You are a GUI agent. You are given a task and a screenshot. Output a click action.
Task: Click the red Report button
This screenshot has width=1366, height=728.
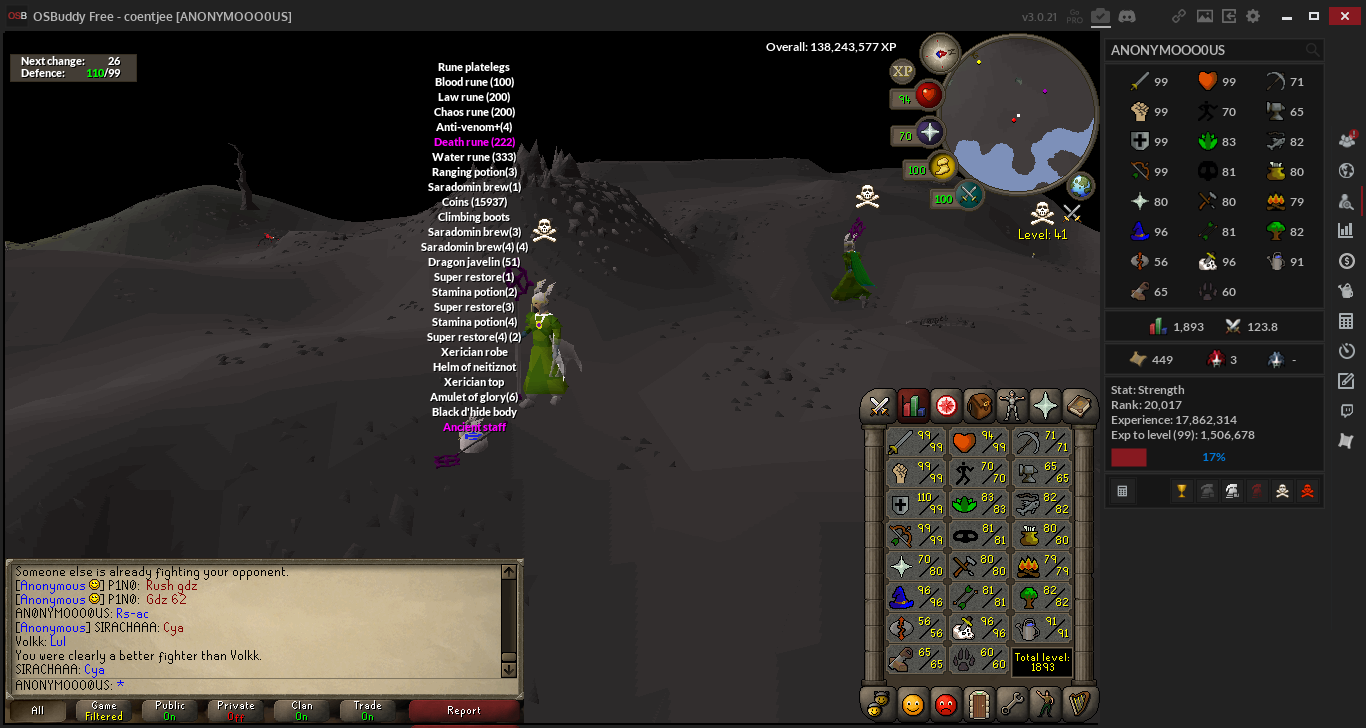[x=464, y=710]
